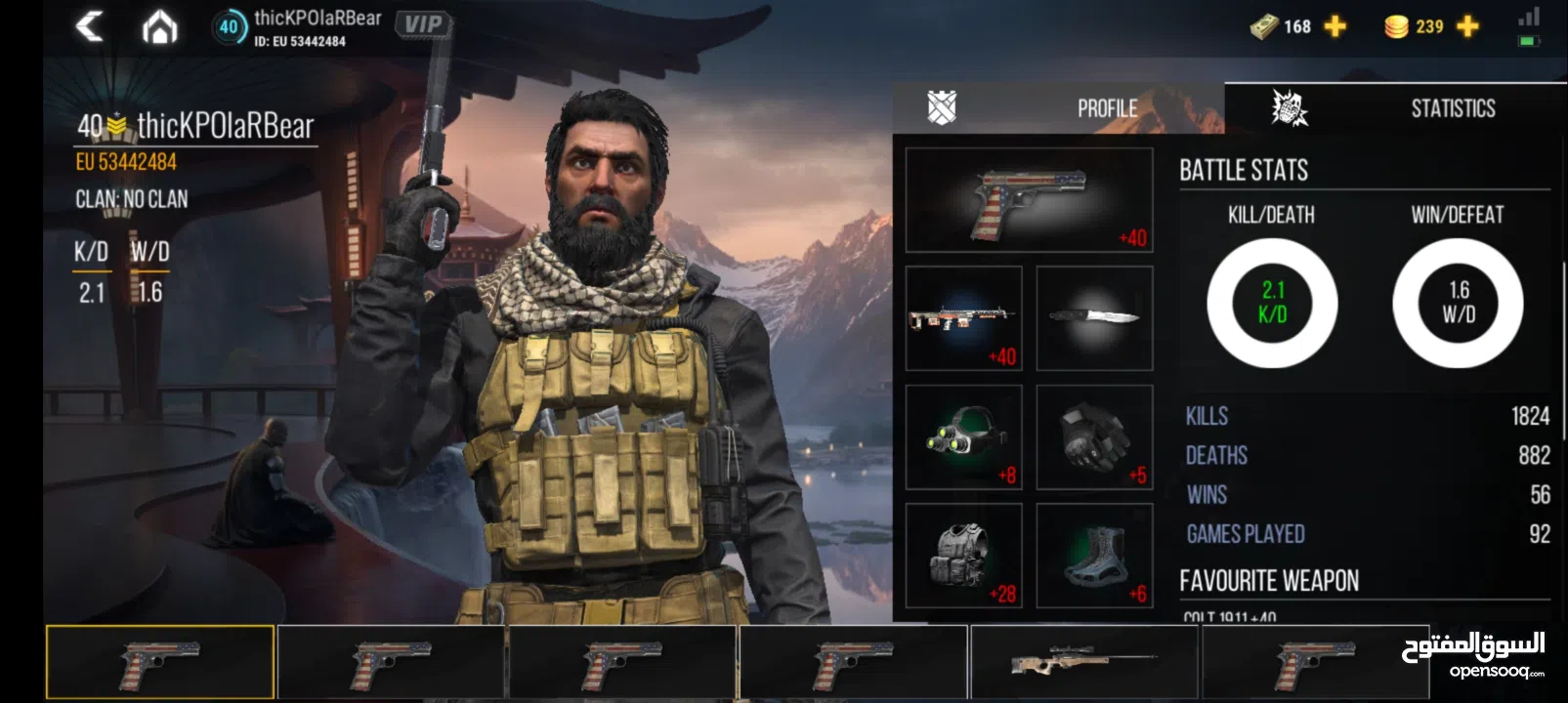The image size is (1568, 703).
Task: Select the combat knife equipment slot
Action: [x=1094, y=317]
